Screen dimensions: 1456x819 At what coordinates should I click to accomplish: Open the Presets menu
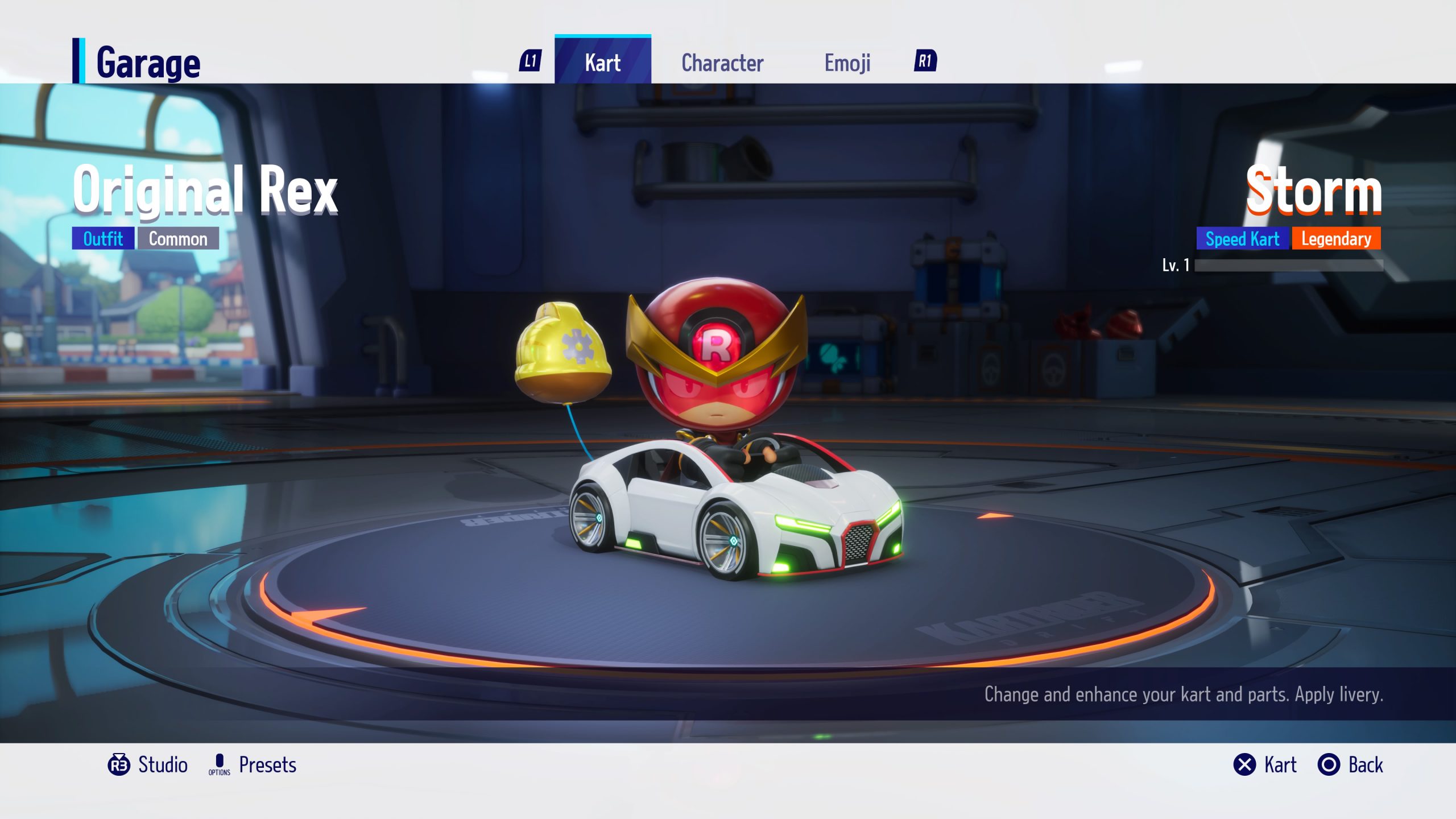pyautogui.click(x=253, y=764)
